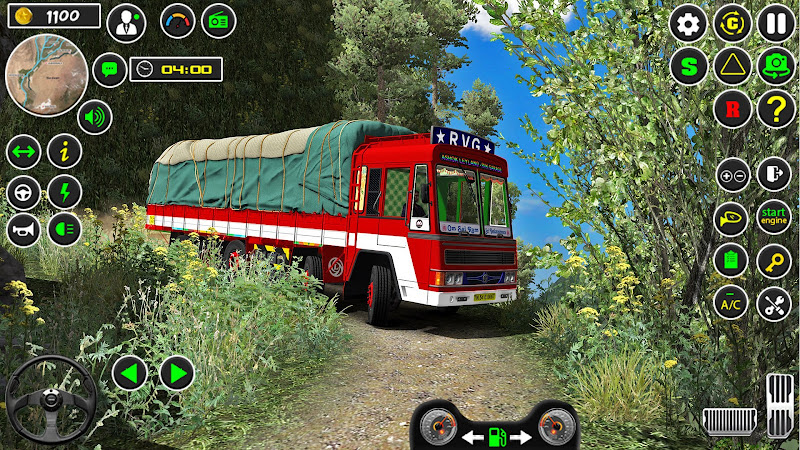Toggle the A/C button
The height and width of the screenshot is (450, 800).
pyautogui.click(x=731, y=302)
